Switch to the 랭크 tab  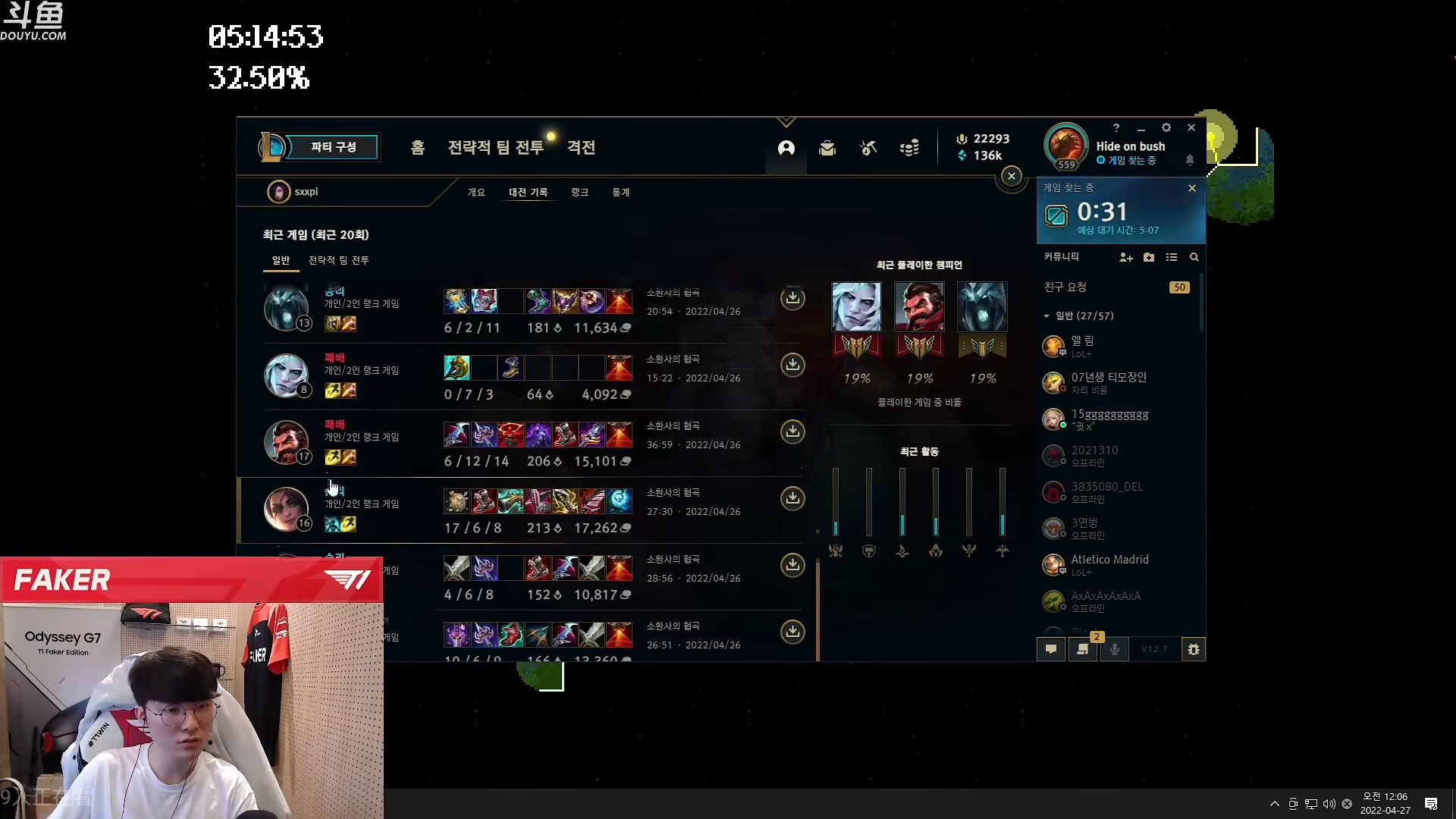579,192
